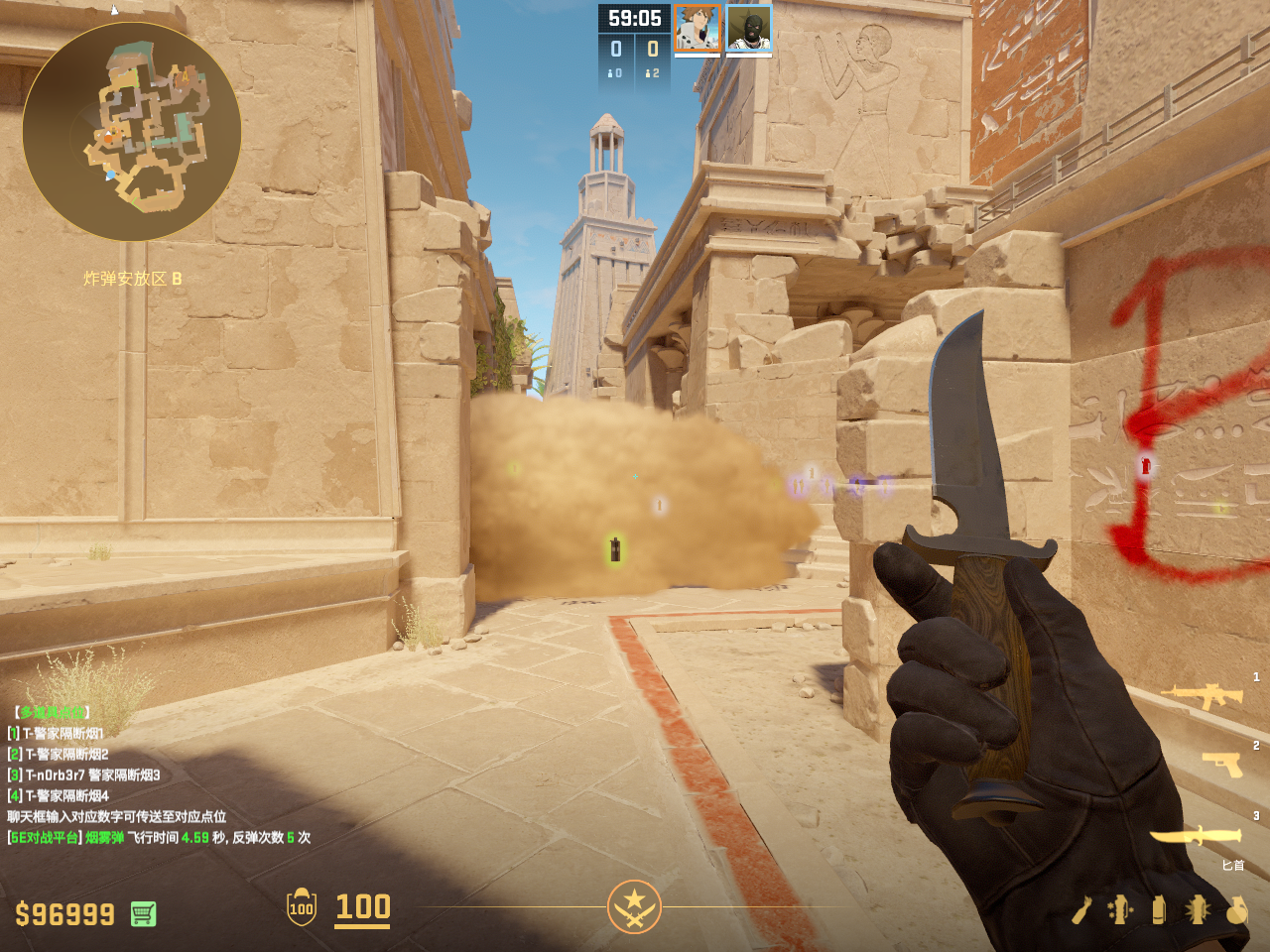
Task: Choose the smoke grenade canister icon
Action: coord(1158,909)
